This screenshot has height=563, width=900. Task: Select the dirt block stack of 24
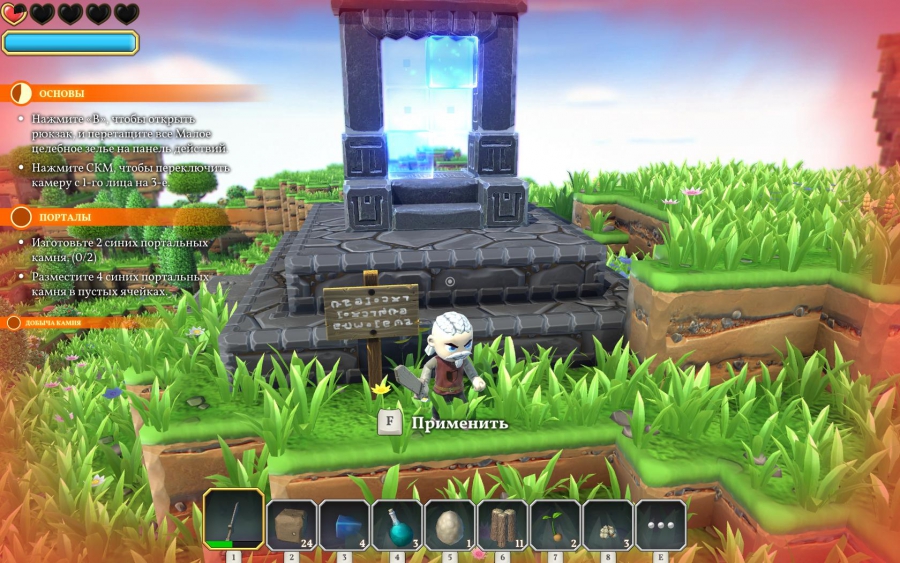point(292,524)
